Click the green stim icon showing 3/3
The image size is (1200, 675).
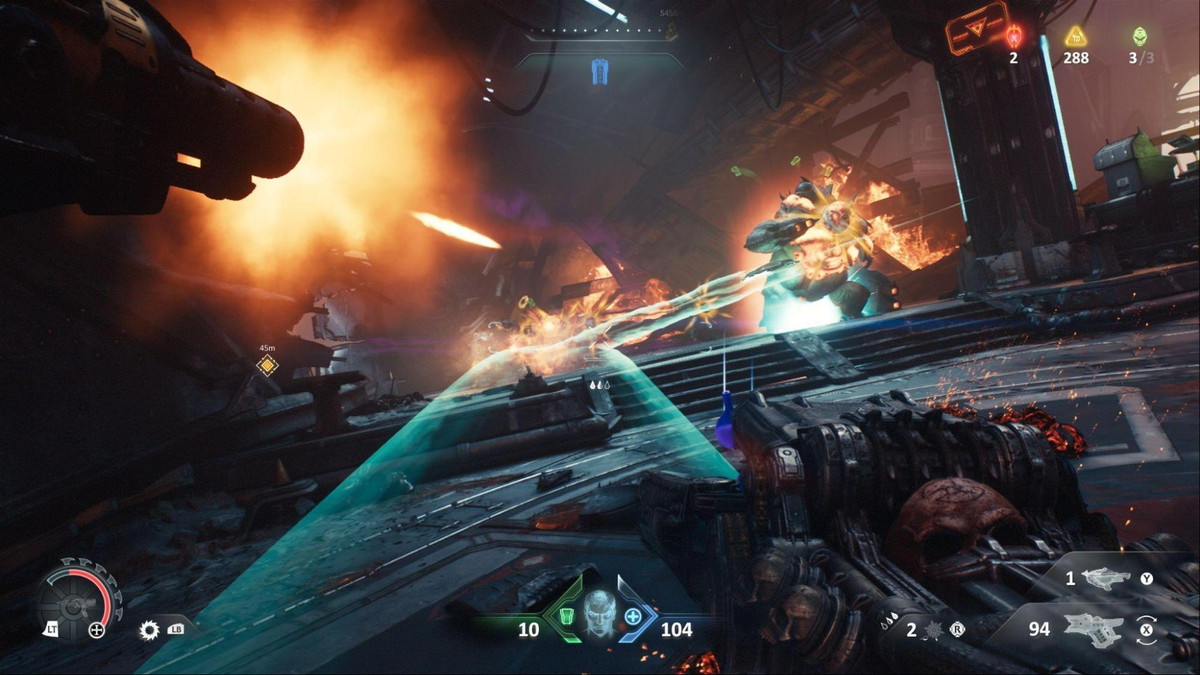[x=1140, y=37]
